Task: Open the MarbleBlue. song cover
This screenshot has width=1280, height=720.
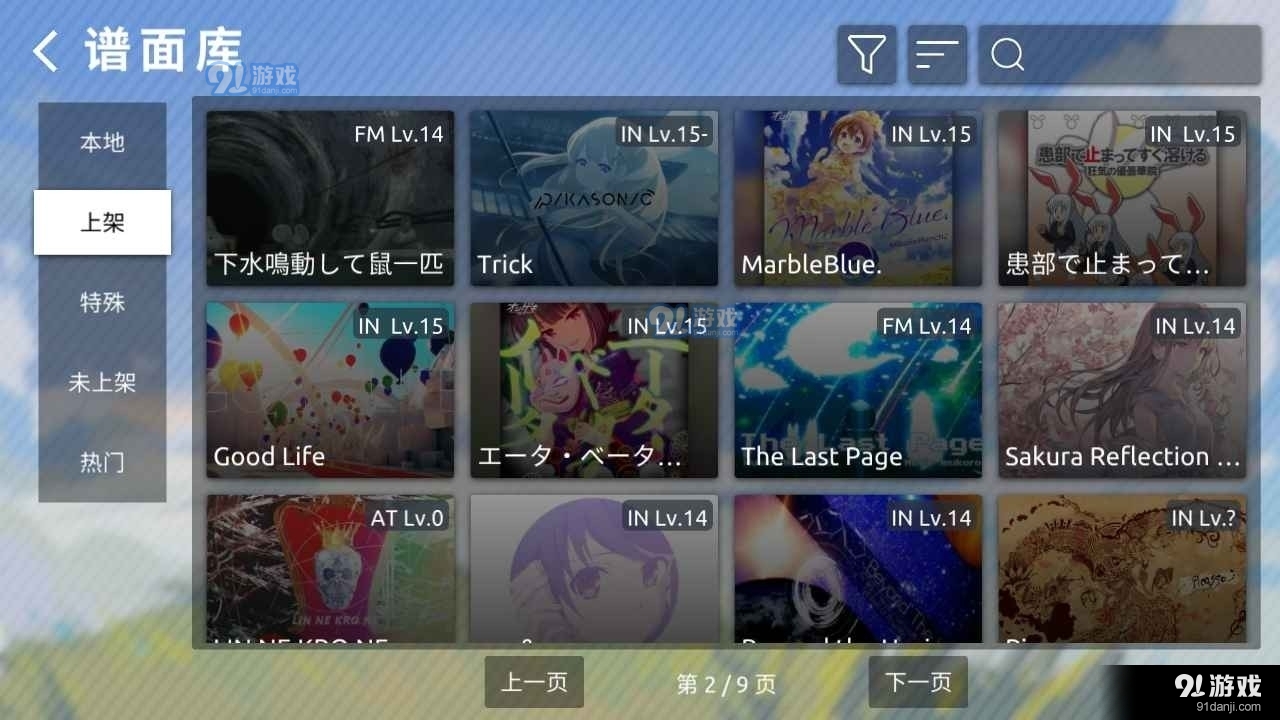Action: coord(857,197)
